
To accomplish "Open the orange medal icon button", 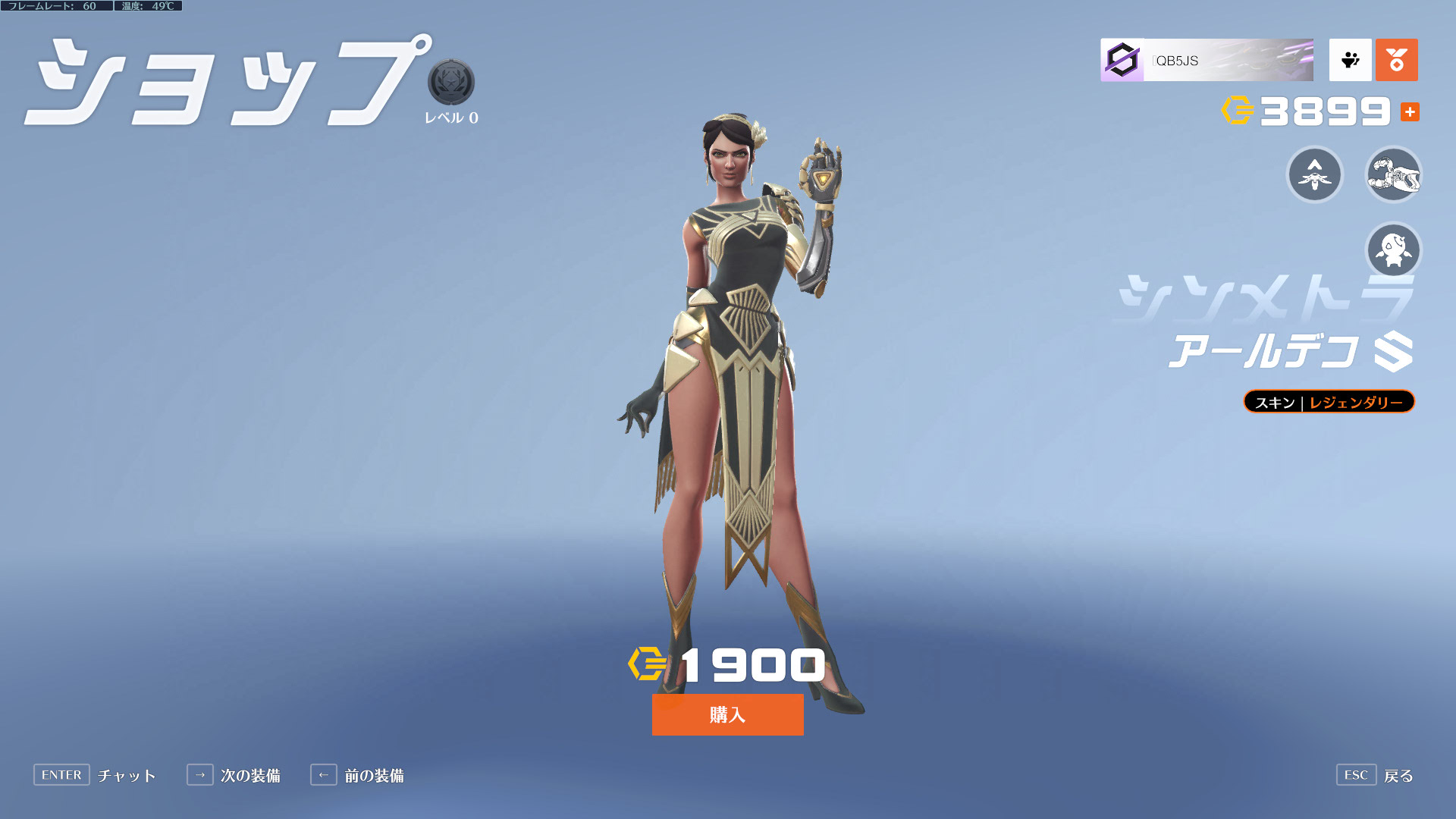I will [1396, 60].
